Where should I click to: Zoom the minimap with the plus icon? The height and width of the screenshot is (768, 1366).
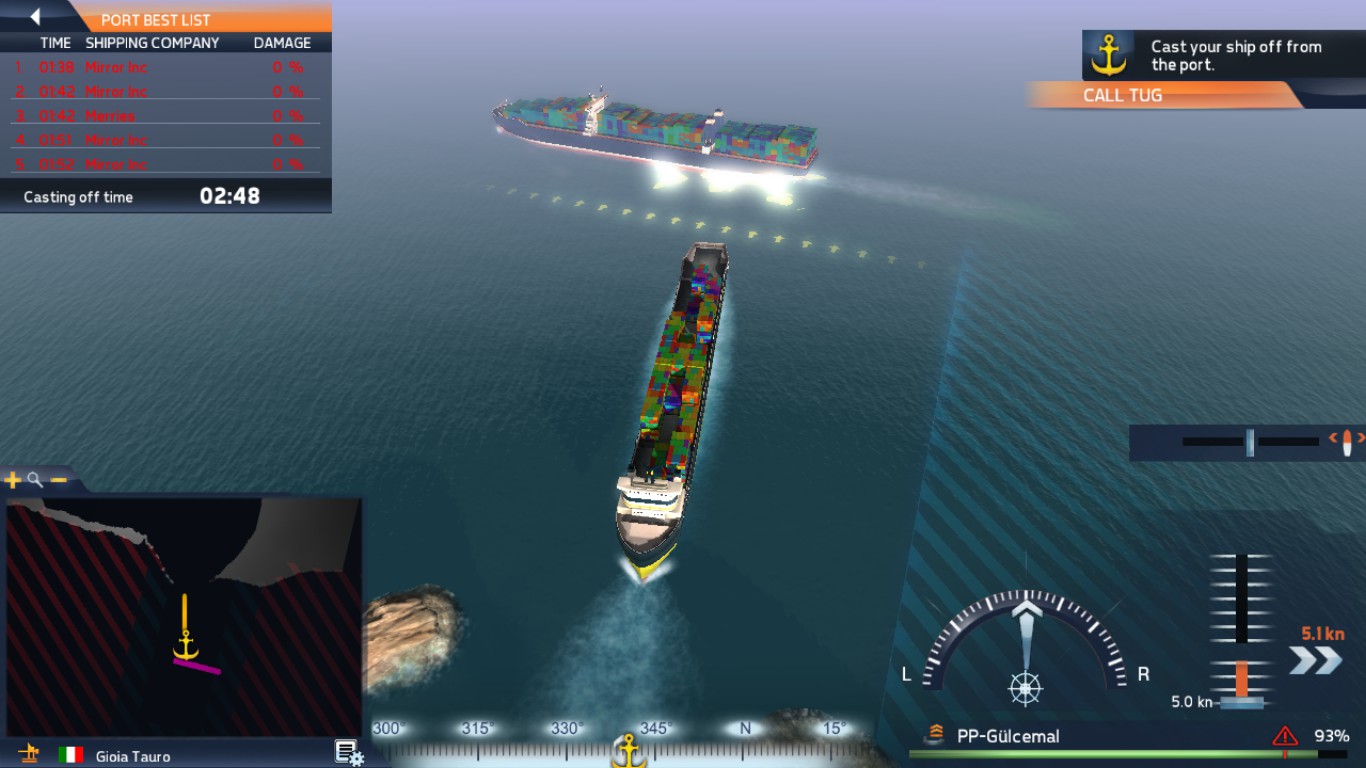12,479
